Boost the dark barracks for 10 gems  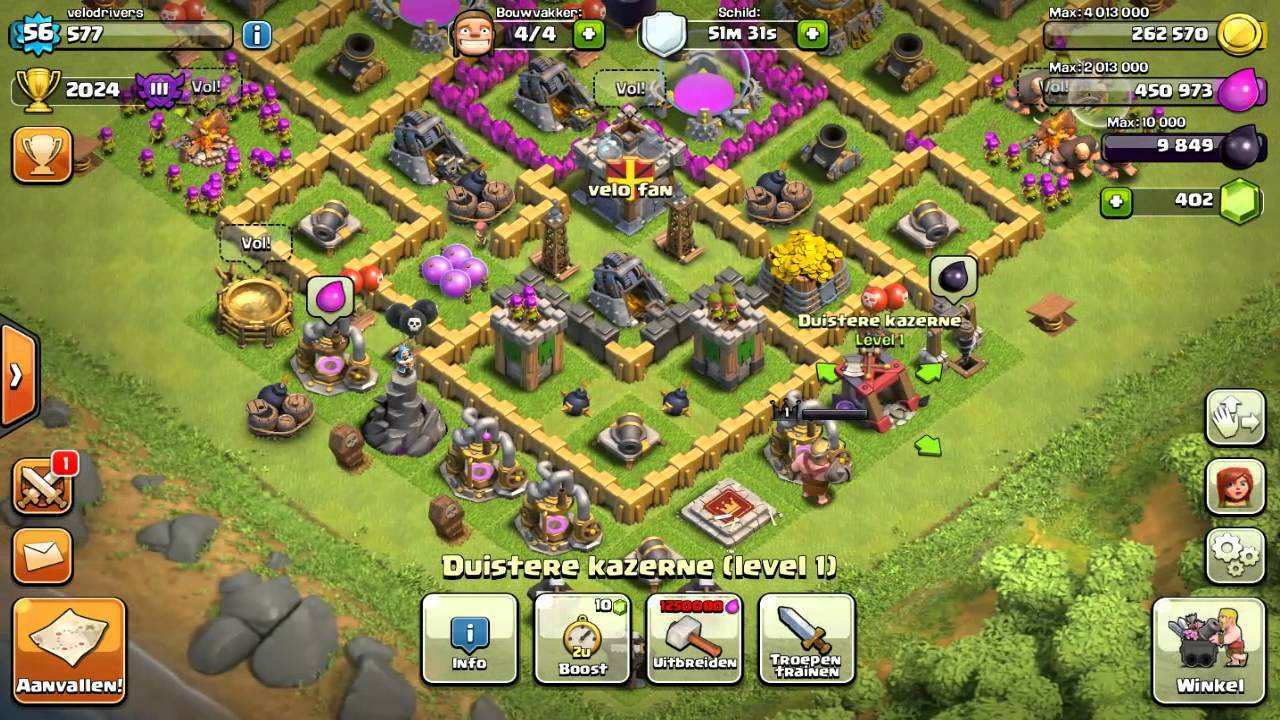coord(583,640)
